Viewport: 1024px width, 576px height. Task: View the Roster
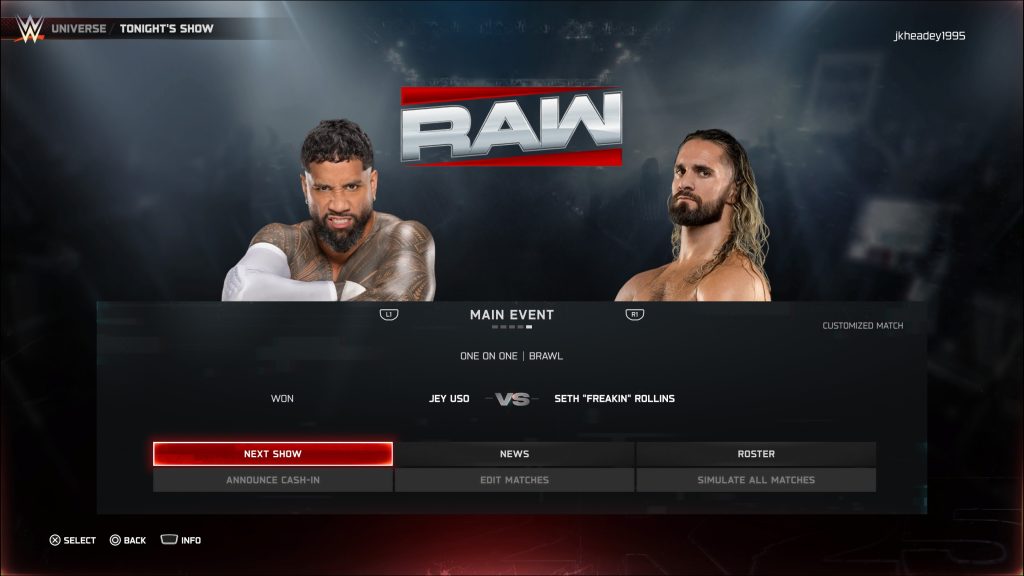pos(756,454)
